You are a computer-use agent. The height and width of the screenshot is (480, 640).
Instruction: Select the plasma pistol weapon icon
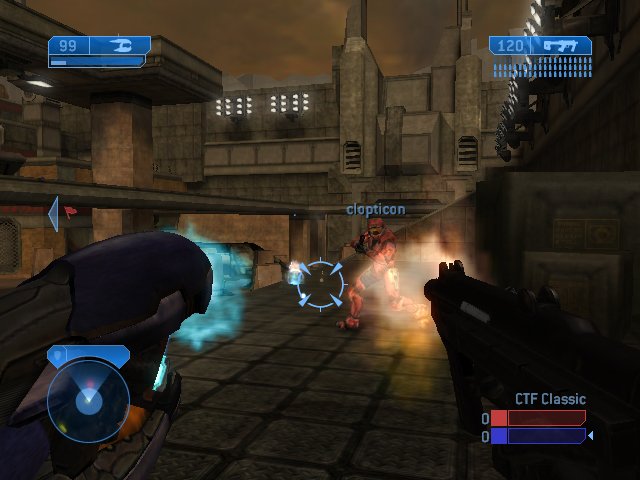(122, 45)
